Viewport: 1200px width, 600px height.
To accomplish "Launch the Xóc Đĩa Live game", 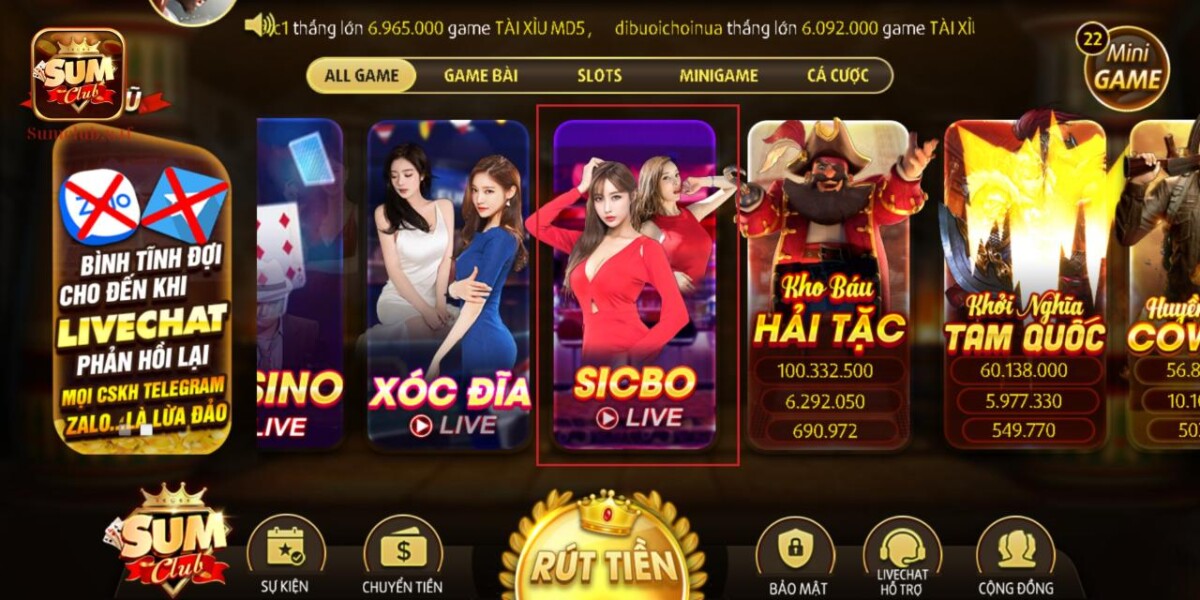I will coord(448,285).
